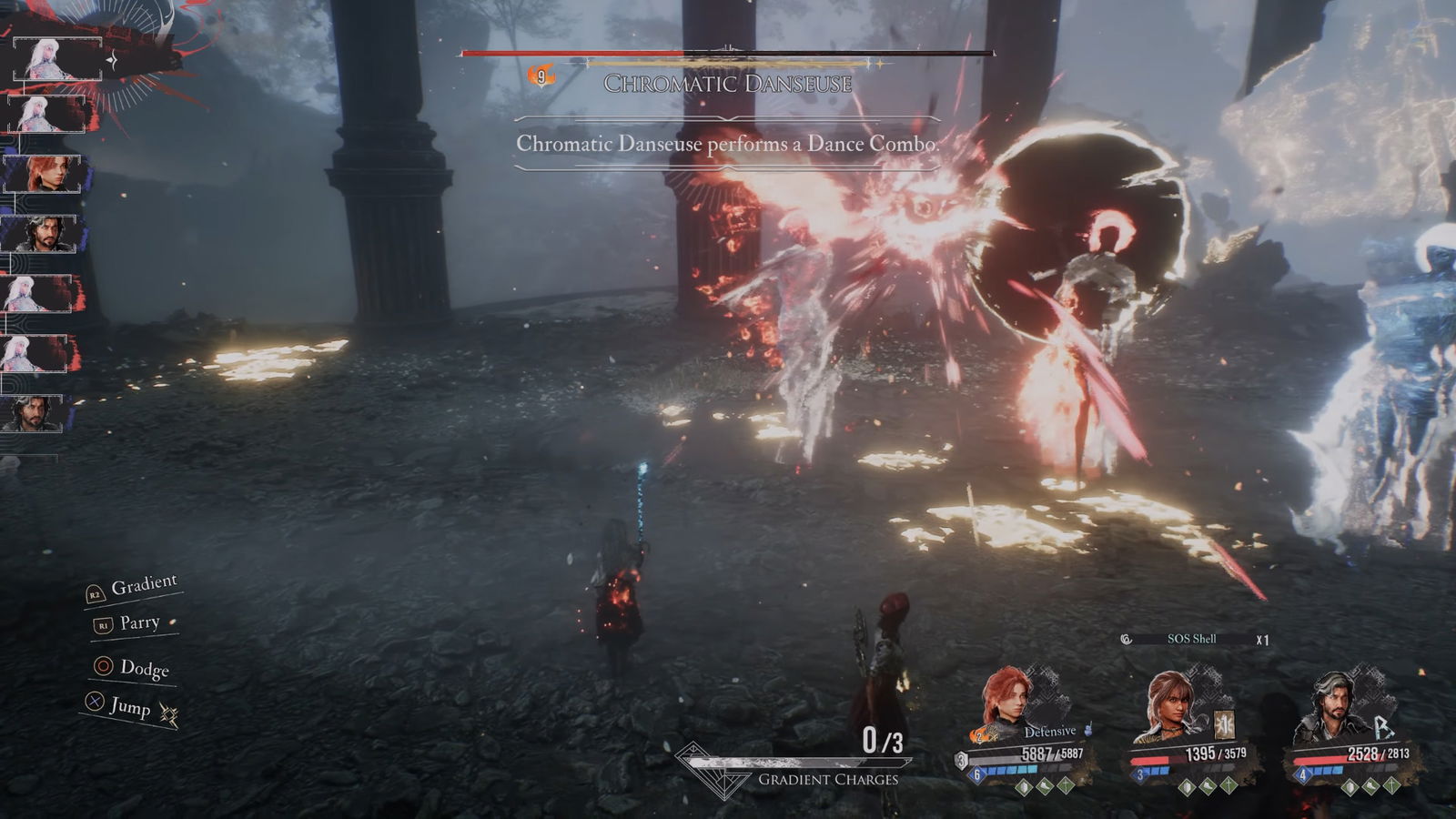Select the stance marker icon next to Sciel
Image resolution: width=1456 pixels, height=819 pixels.
[x=1223, y=725]
